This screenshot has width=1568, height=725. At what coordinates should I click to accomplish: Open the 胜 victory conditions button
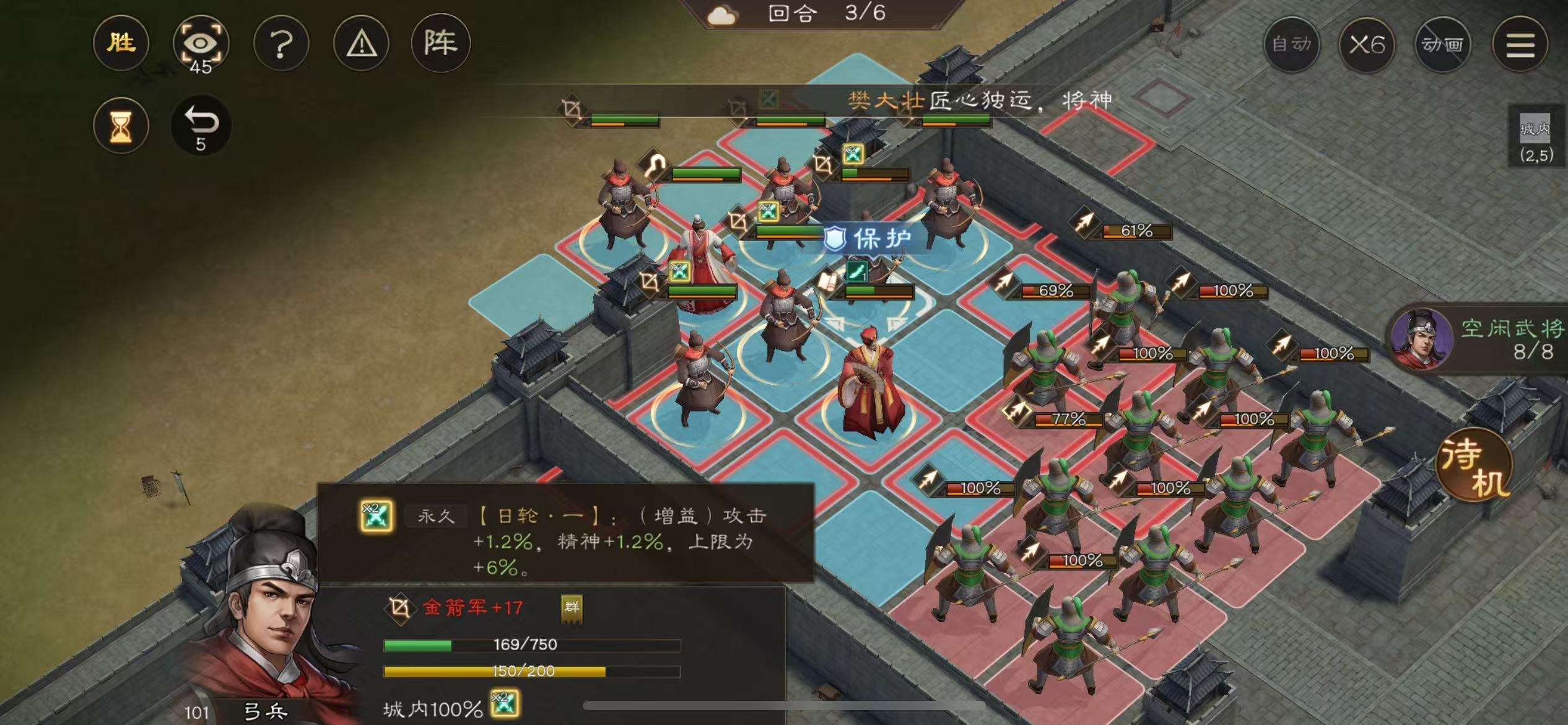(x=121, y=43)
